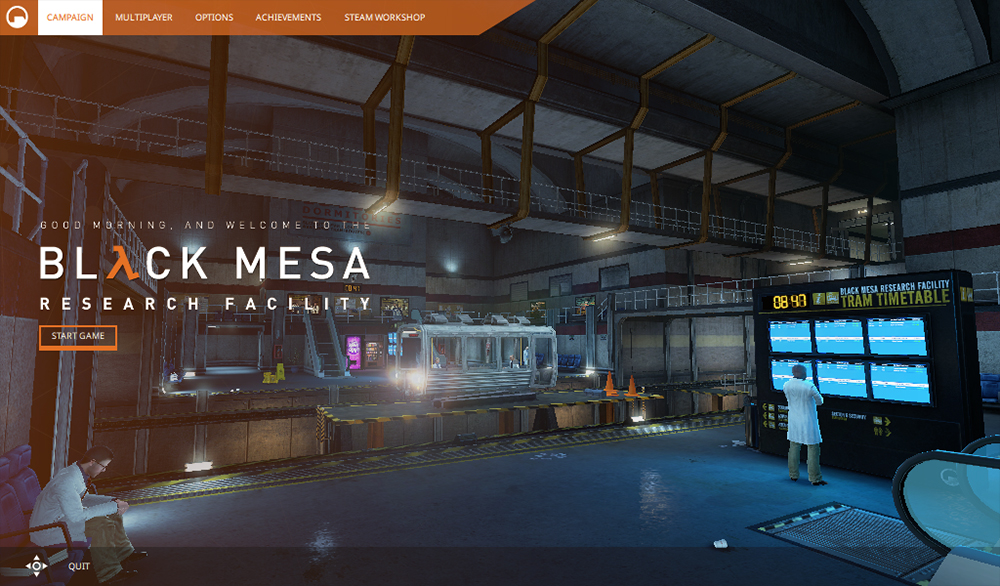The height and width of the screenshot is (586, 1000).
Task: Open the Steam Workshop tab
Action: pyautogui.click(x=384, y=18)
